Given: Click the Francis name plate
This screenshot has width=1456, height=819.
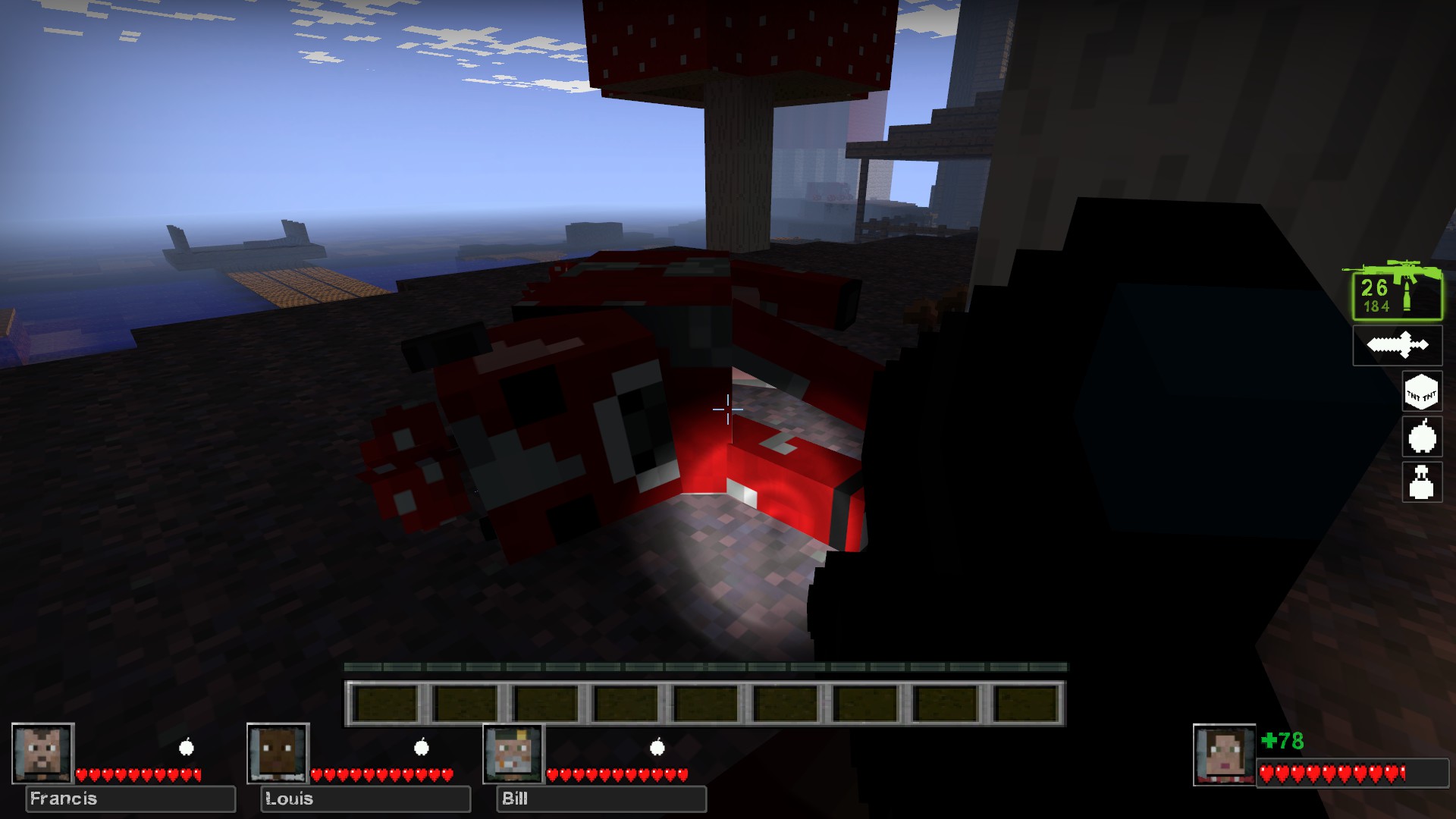Looking at the screenshot, I should point(130,799).
